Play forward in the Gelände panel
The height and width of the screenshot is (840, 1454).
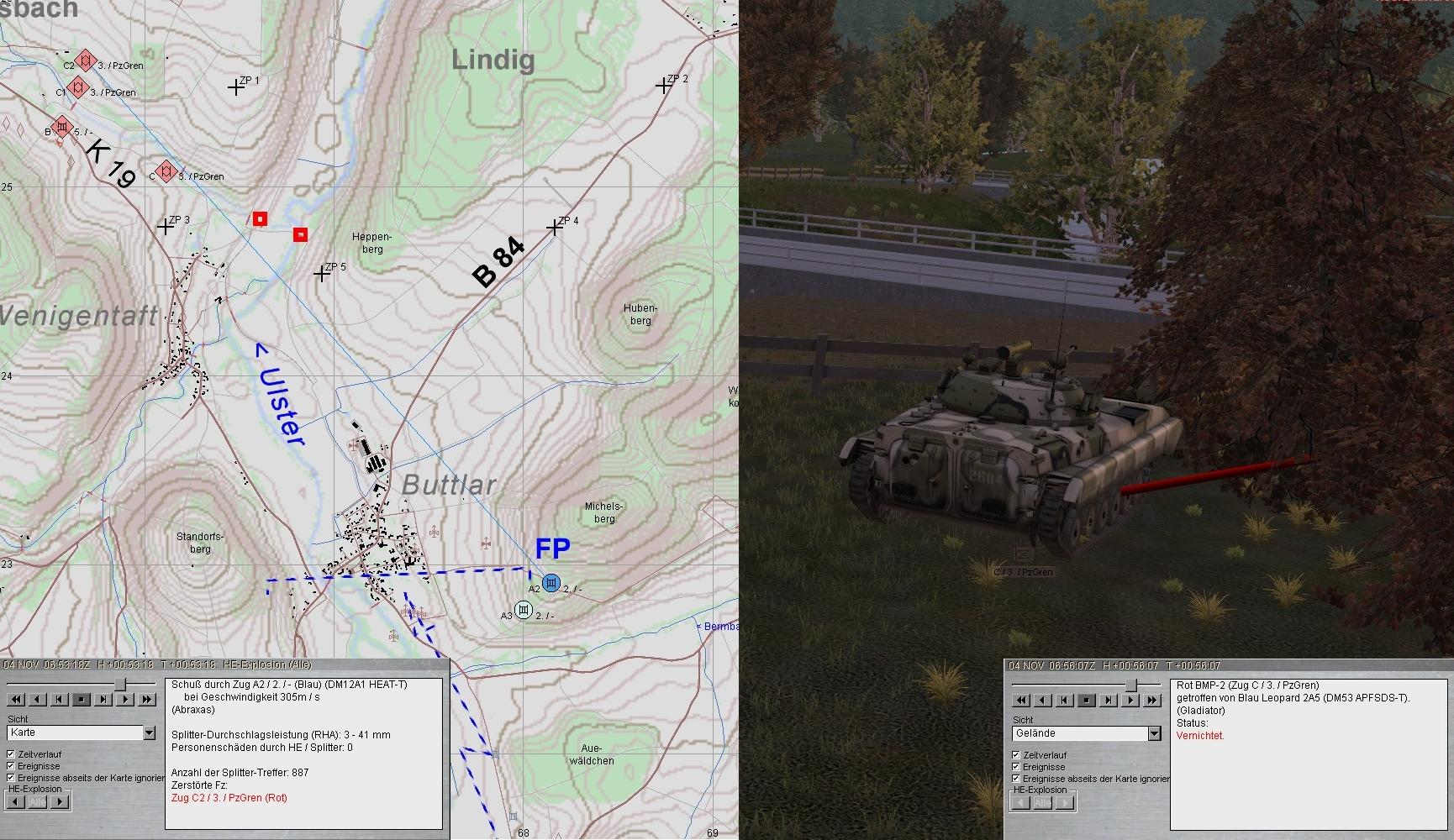pos(1130,700)
